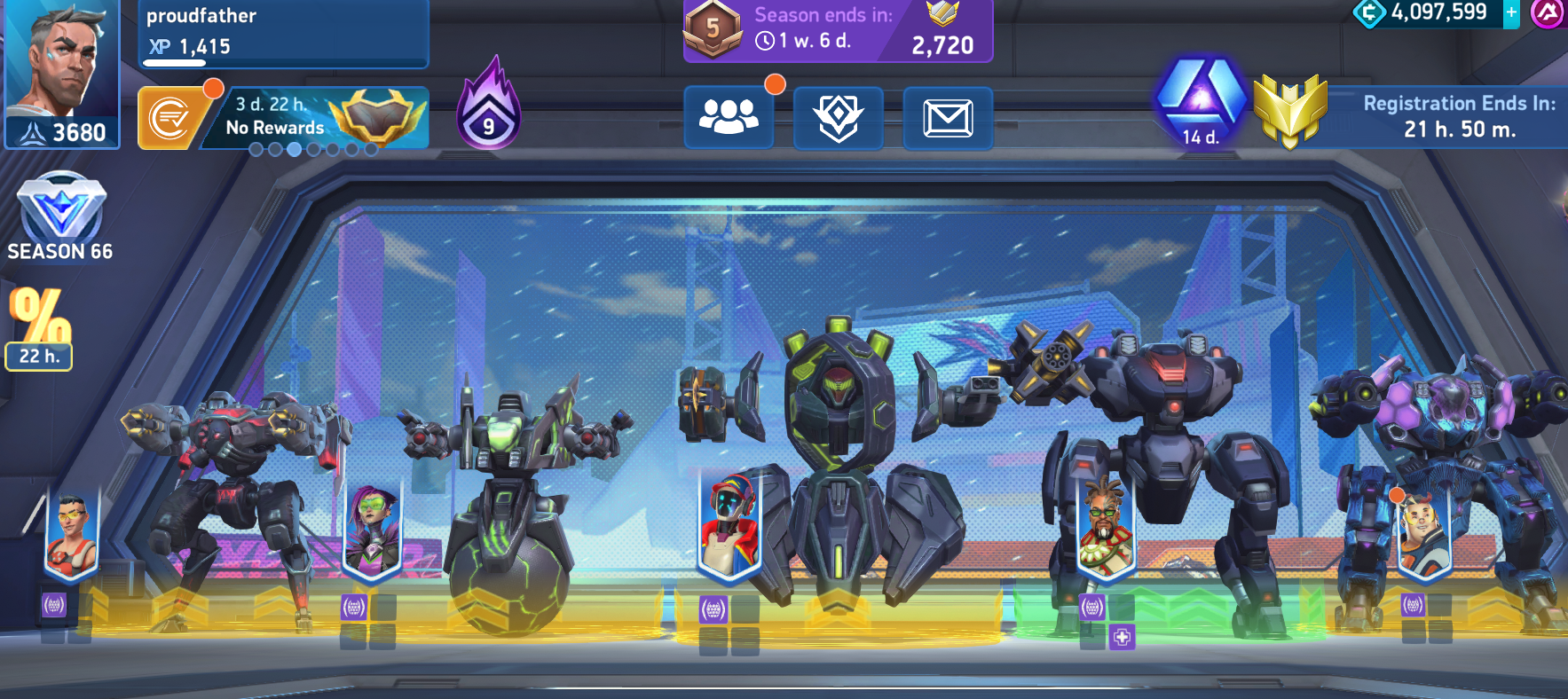The image size is (1568, 699).
Task: Select the blond pilot portrait with notification
Action: point(1422,530)
